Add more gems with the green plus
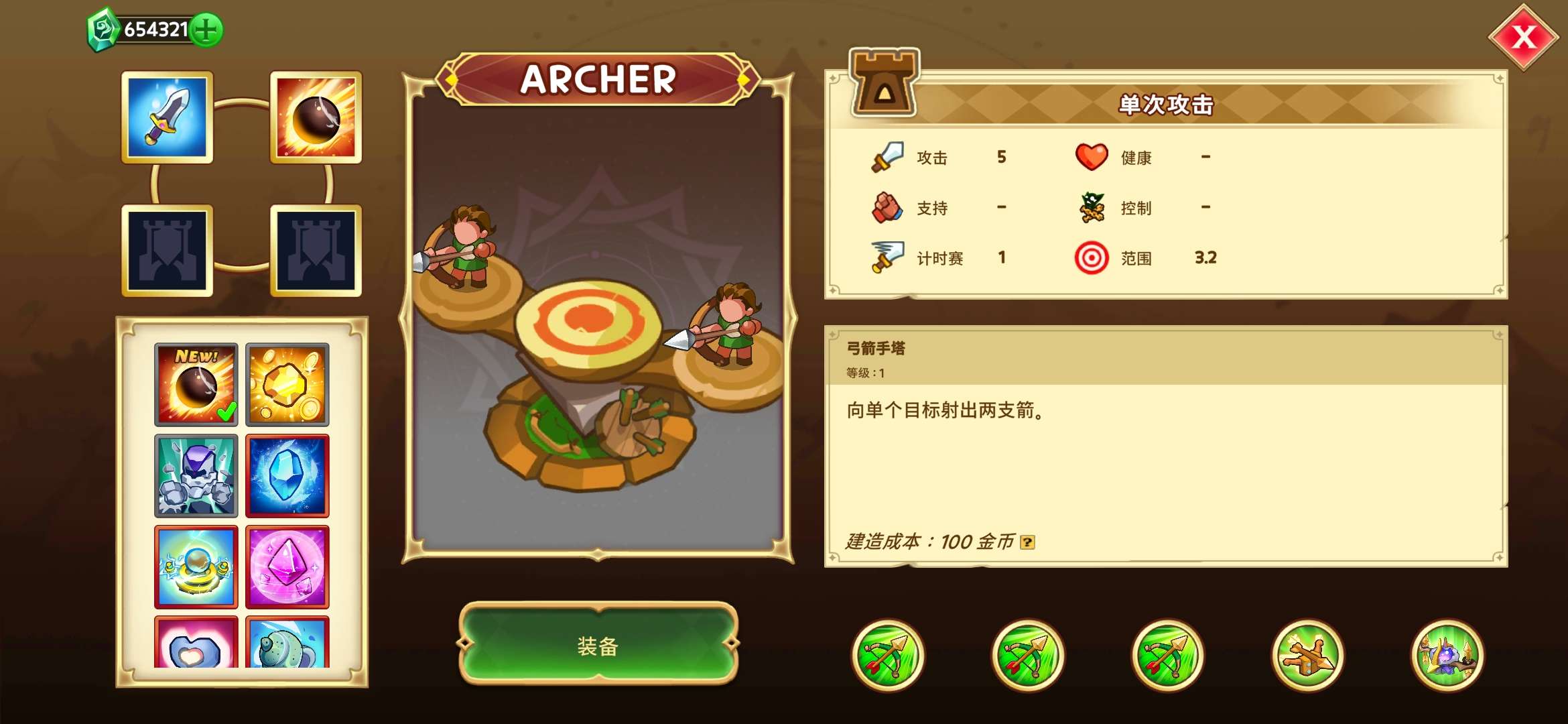 click(x=206, y=30)
